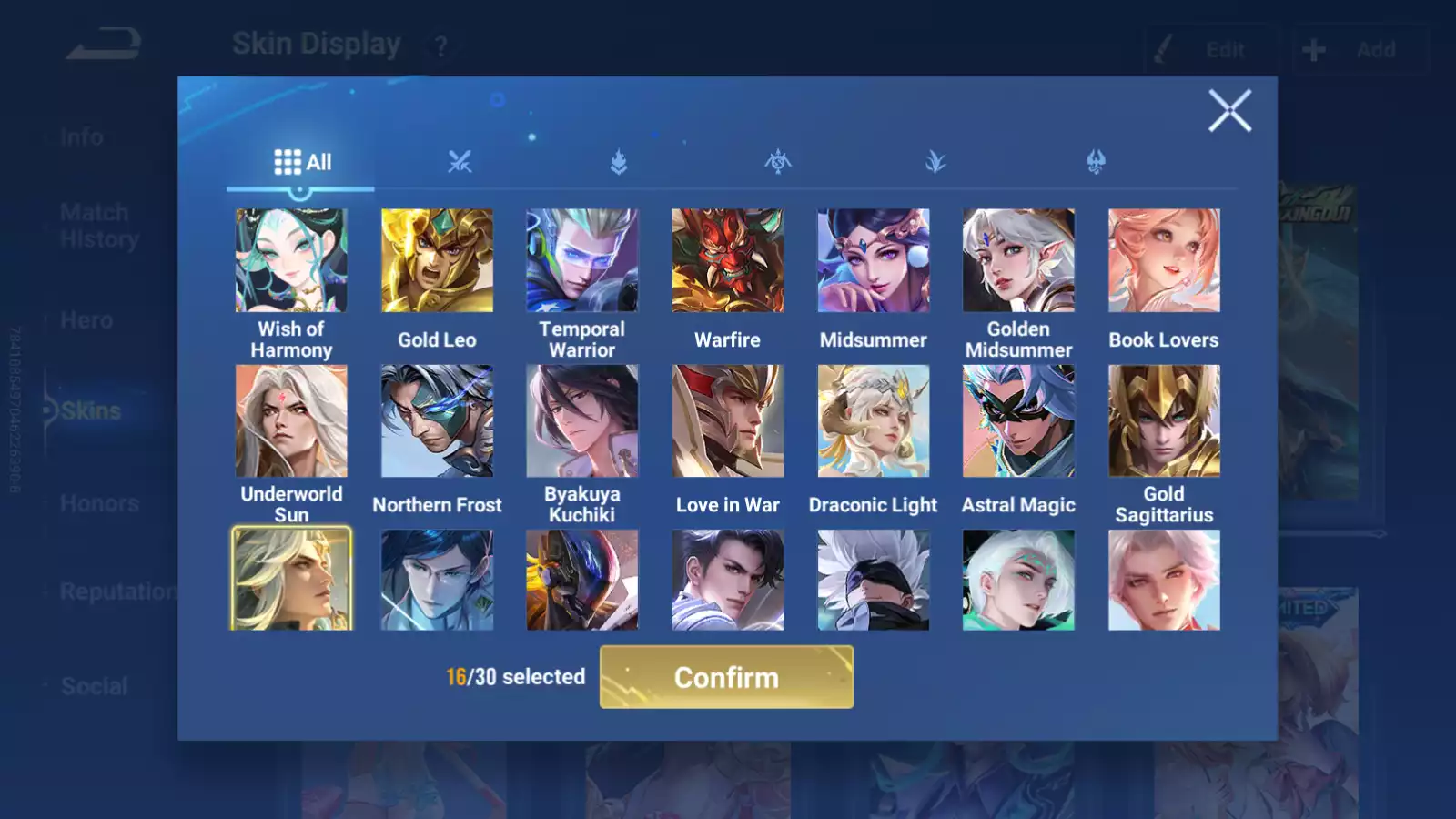This screenshot has height=819, width=1456.
Task: Select the Astral Magic skin
Action: click(1018, 421)
